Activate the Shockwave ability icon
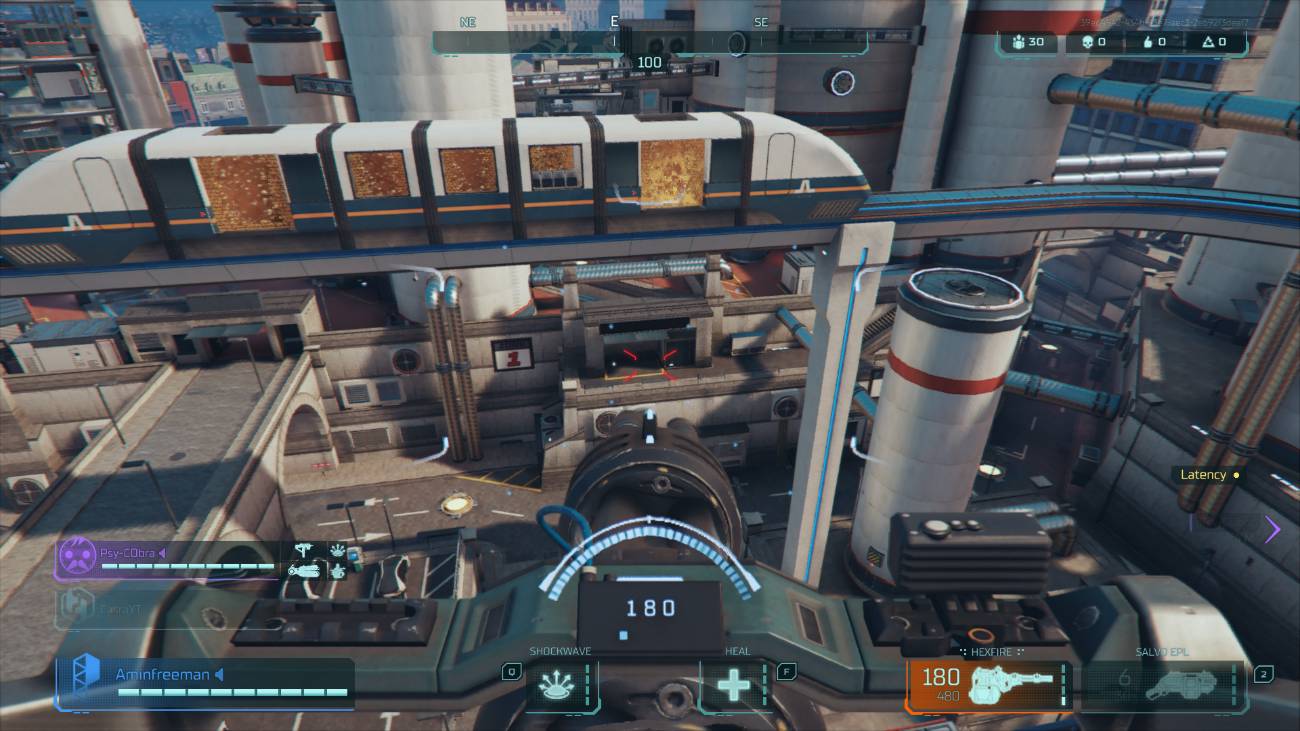The image size is (1300, 731). 560,686
